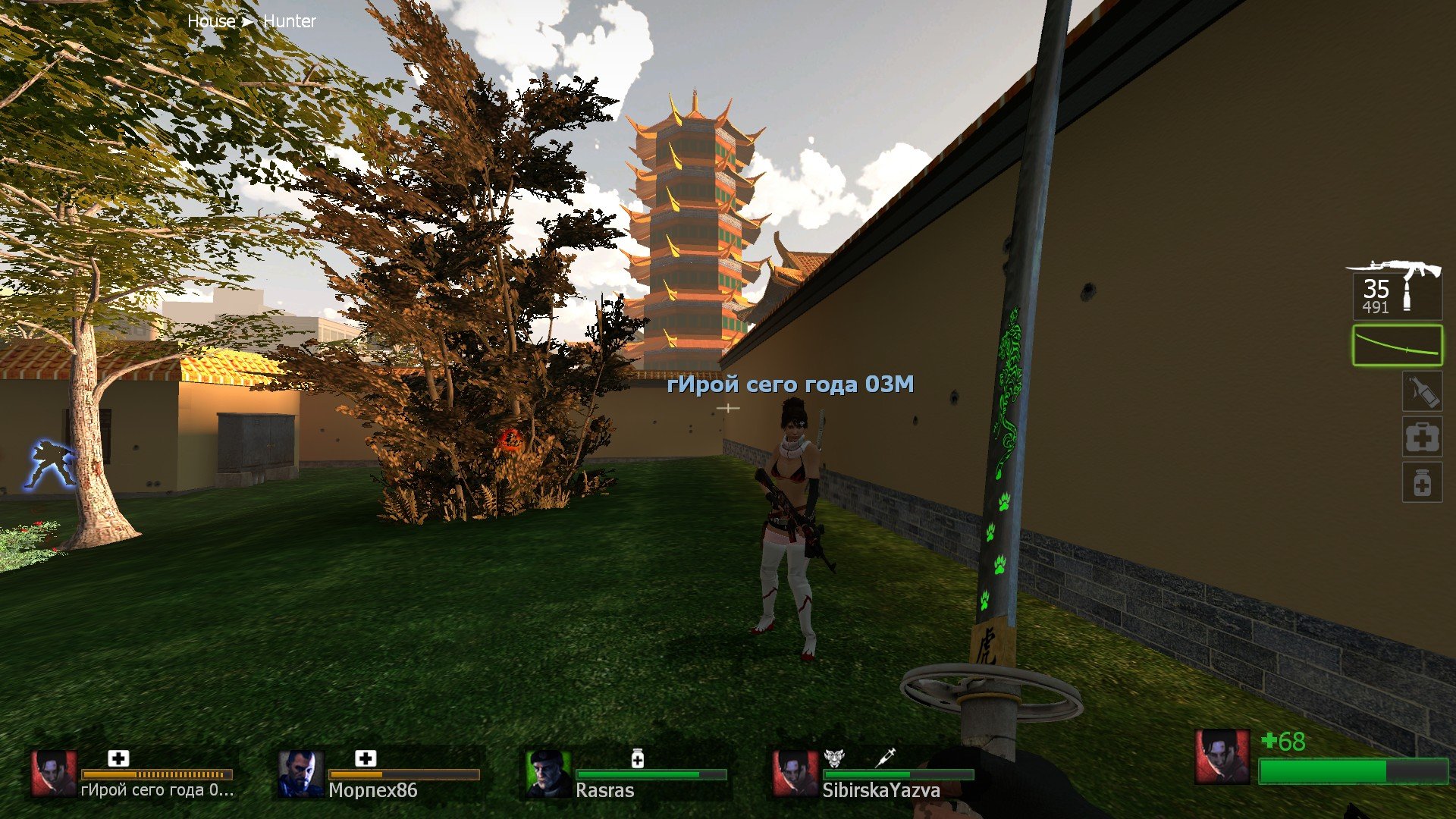The width and height of the screenshot is (1456, 819).
Task: Click the adrenaline syringe icon on SibirskaYazva's panel
Action: [x=885, y=757]
